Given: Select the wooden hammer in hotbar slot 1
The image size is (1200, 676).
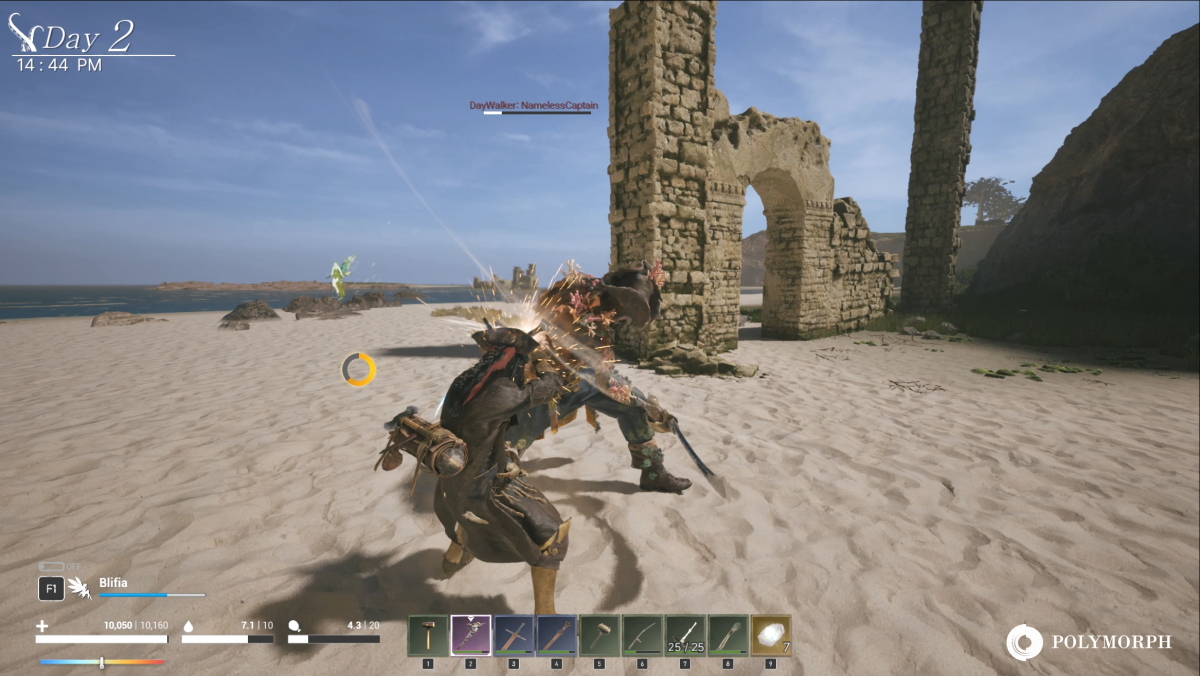Looking at the screenshot, I should click(428, 635).
